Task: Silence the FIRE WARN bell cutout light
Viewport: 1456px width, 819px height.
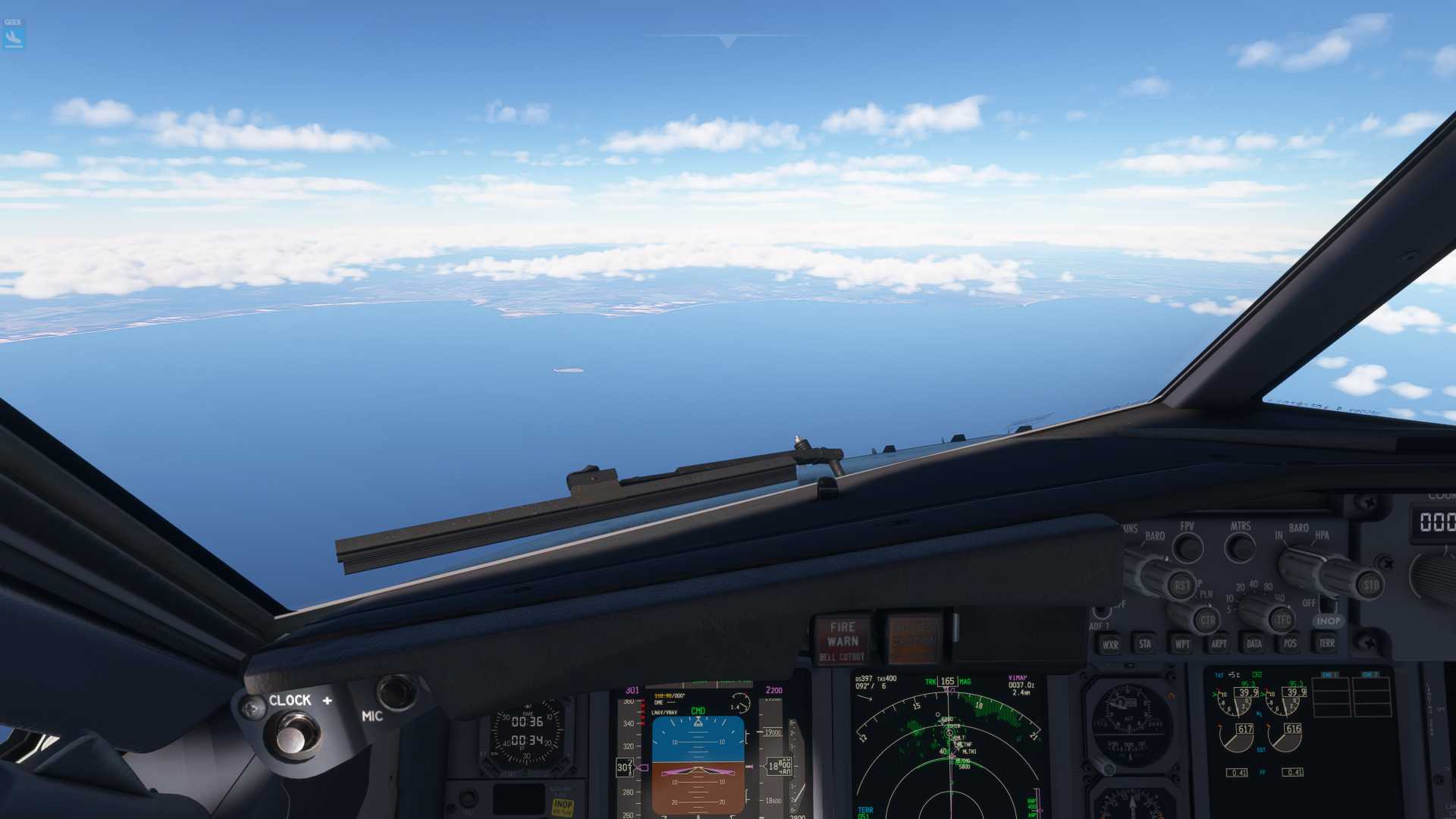Action: (x=843, y=639)
